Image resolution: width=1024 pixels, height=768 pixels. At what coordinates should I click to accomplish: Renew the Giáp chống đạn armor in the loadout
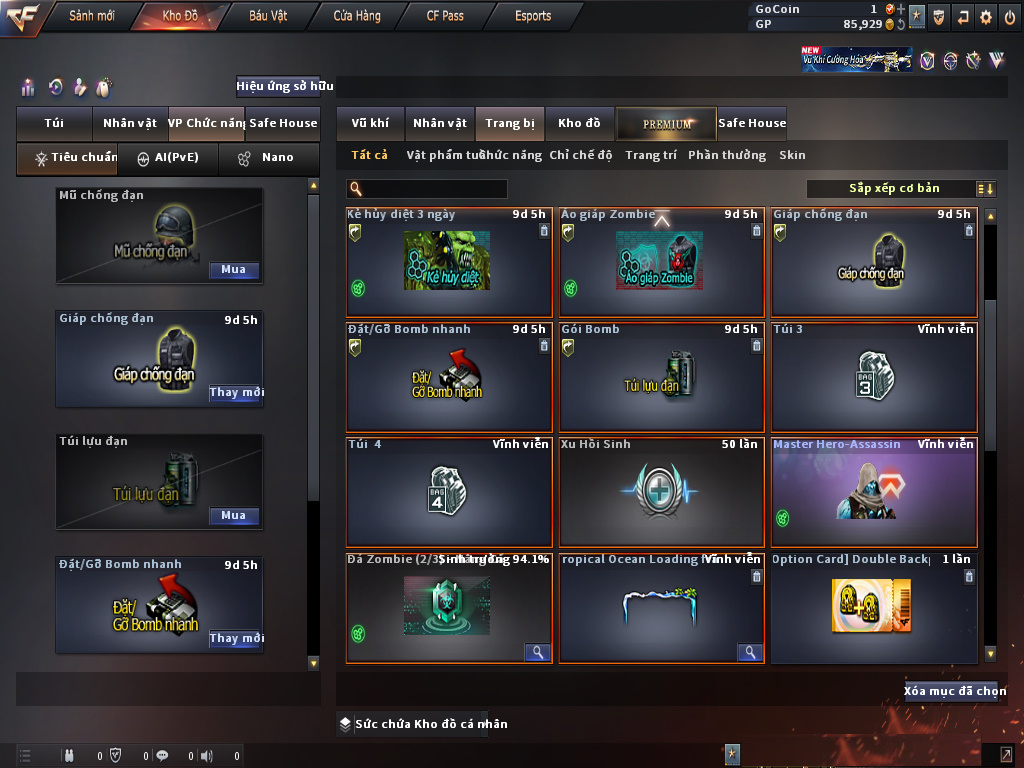pyautogui.click(x=236, y=393)
